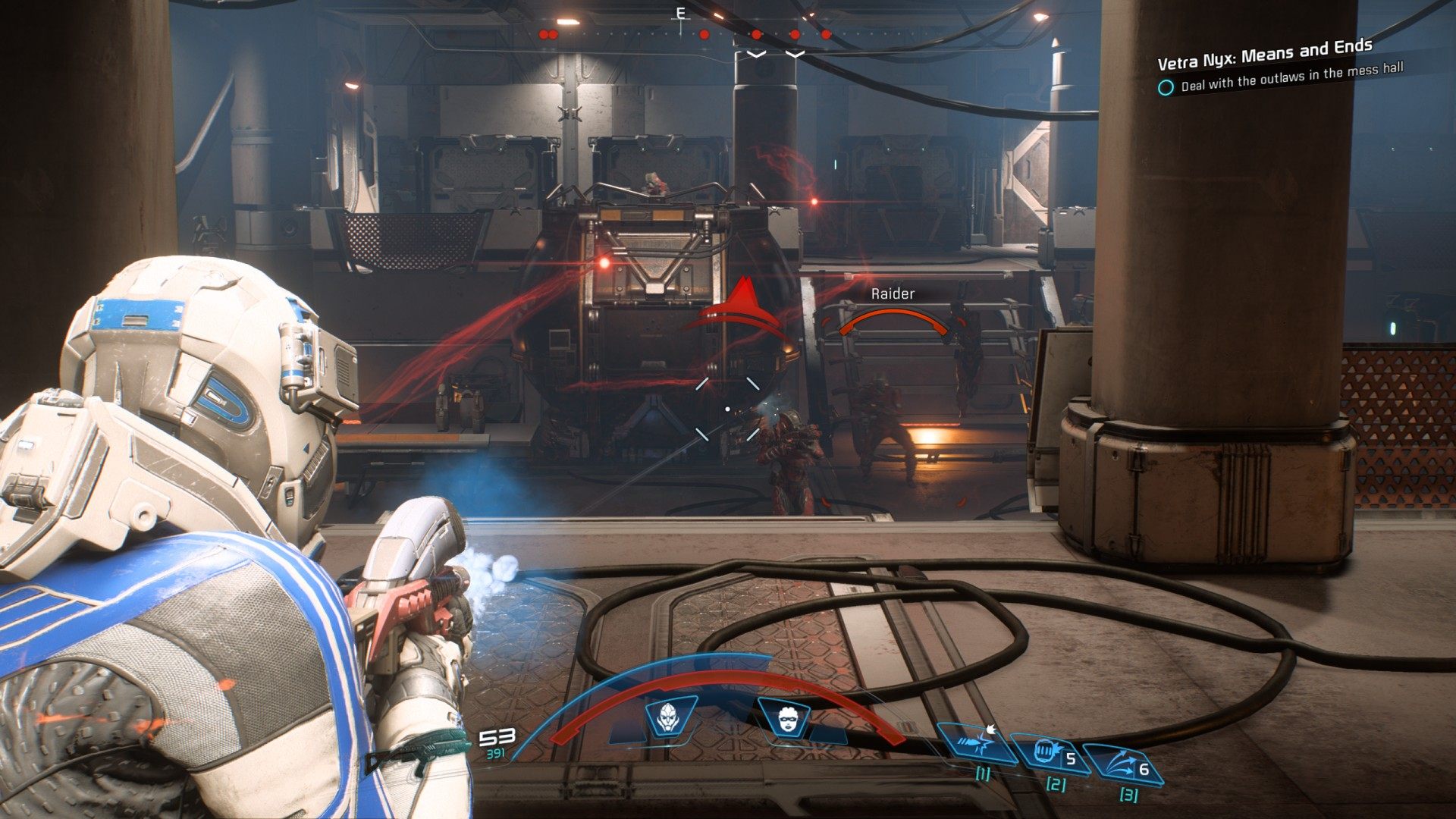Image resolution: width=1456 pixels, height=819 pixels.
Task: Select the masked human squadmate portrait
Action: (x=785, y=717)
